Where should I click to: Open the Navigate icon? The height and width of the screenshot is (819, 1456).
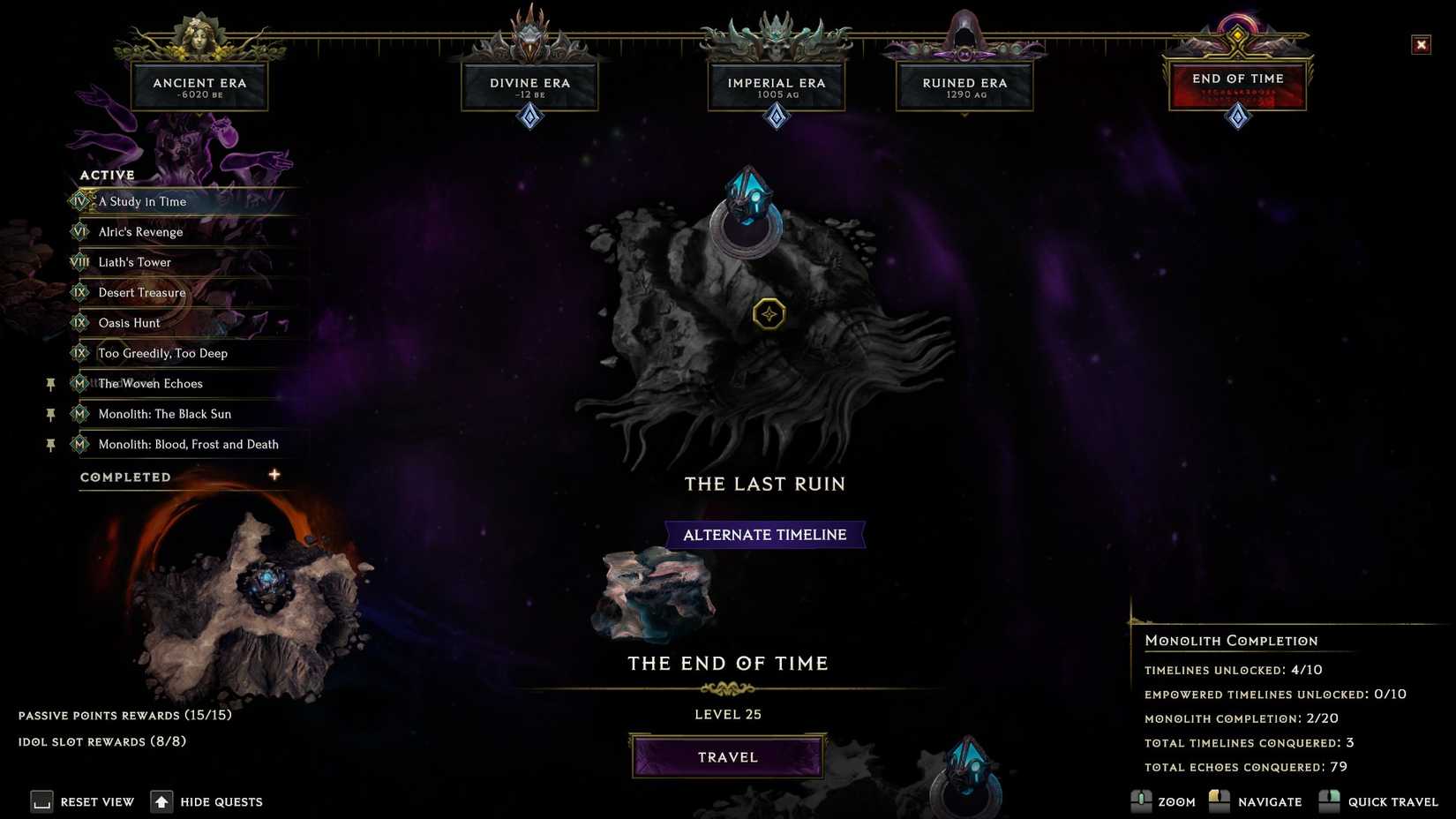point(1220,801)
